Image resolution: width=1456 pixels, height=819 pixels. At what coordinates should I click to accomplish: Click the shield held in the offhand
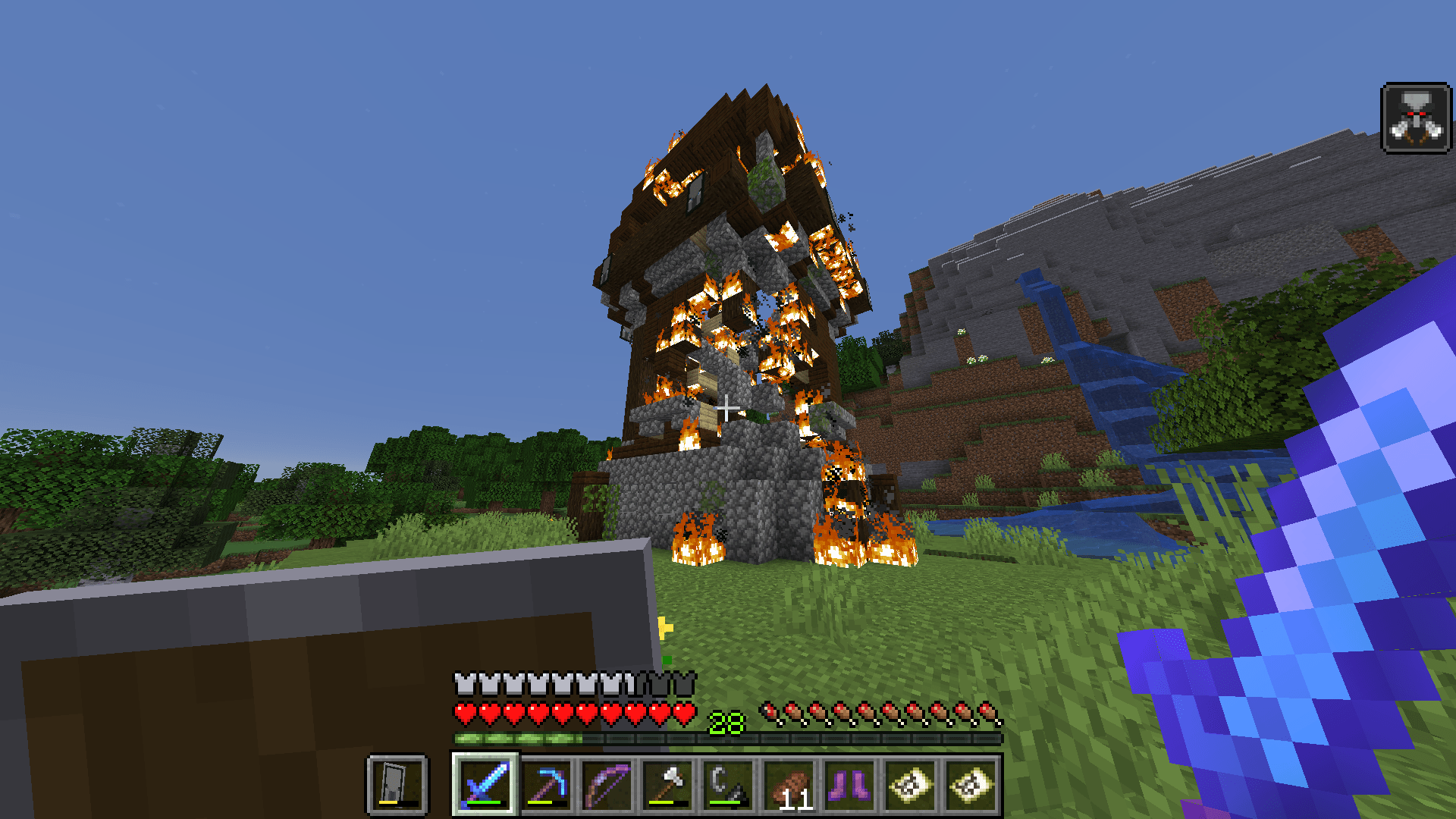click(303, 682)
